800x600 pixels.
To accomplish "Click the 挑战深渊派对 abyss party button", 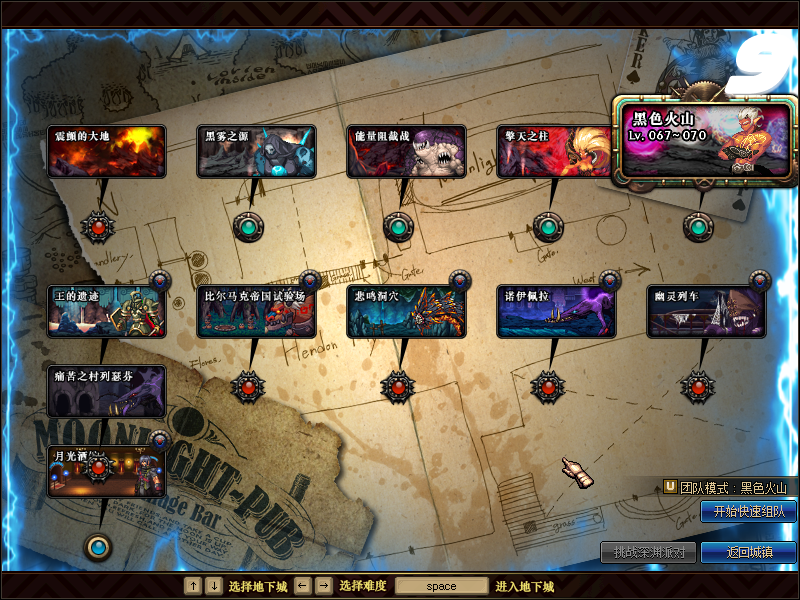I will pos(648,552).
